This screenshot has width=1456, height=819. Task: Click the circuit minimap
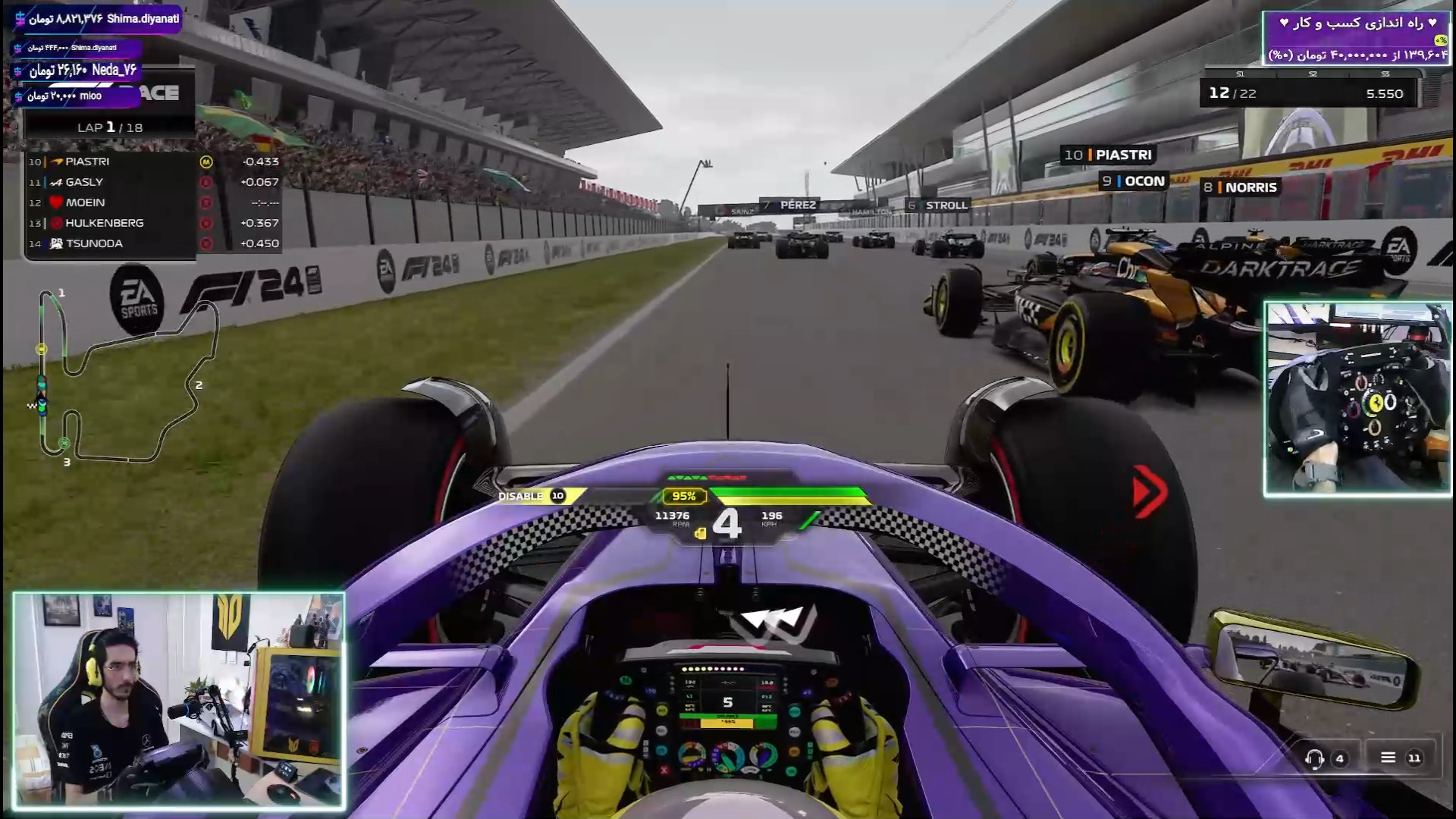click(127, 377)
